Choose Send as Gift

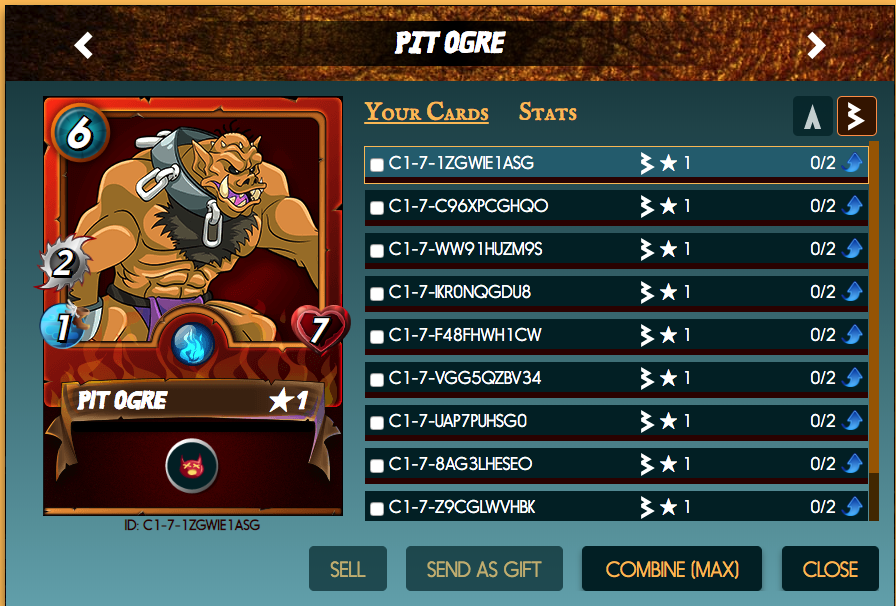484,569
